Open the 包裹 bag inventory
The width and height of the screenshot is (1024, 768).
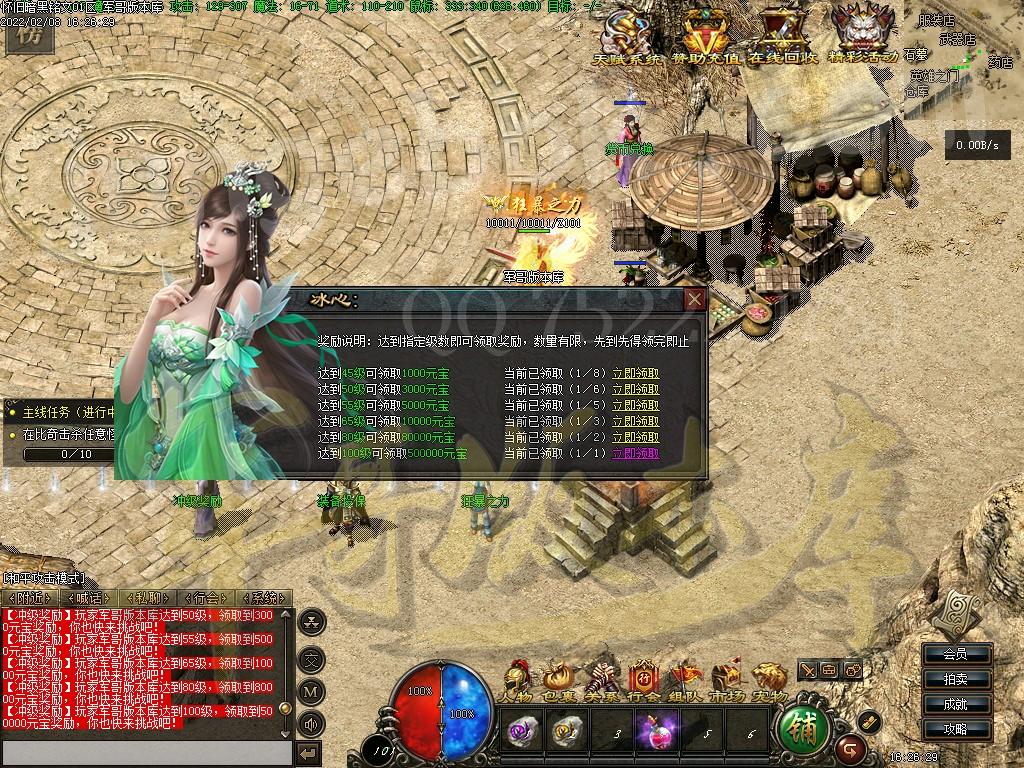558,680
